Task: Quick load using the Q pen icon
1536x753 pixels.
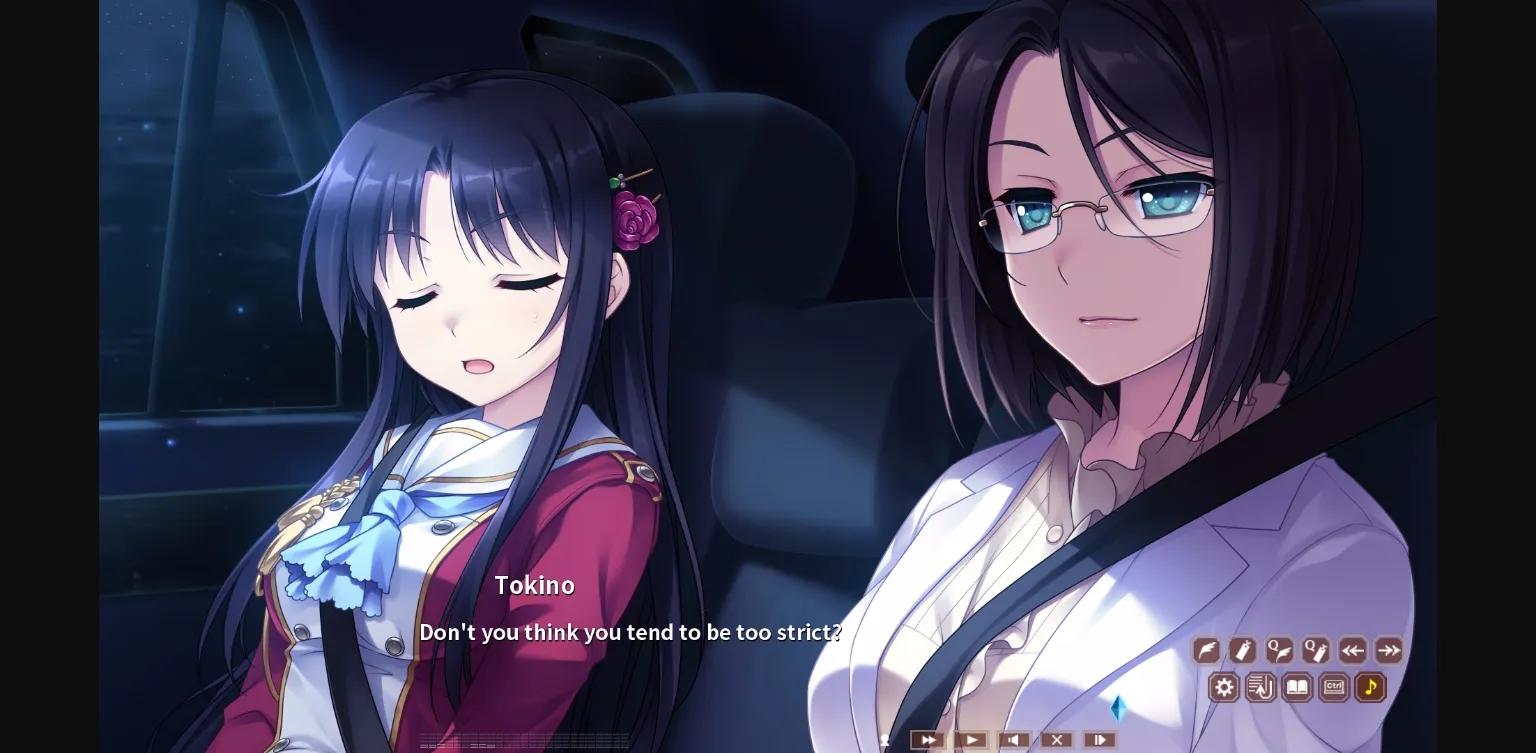Action: (1314, 650)
